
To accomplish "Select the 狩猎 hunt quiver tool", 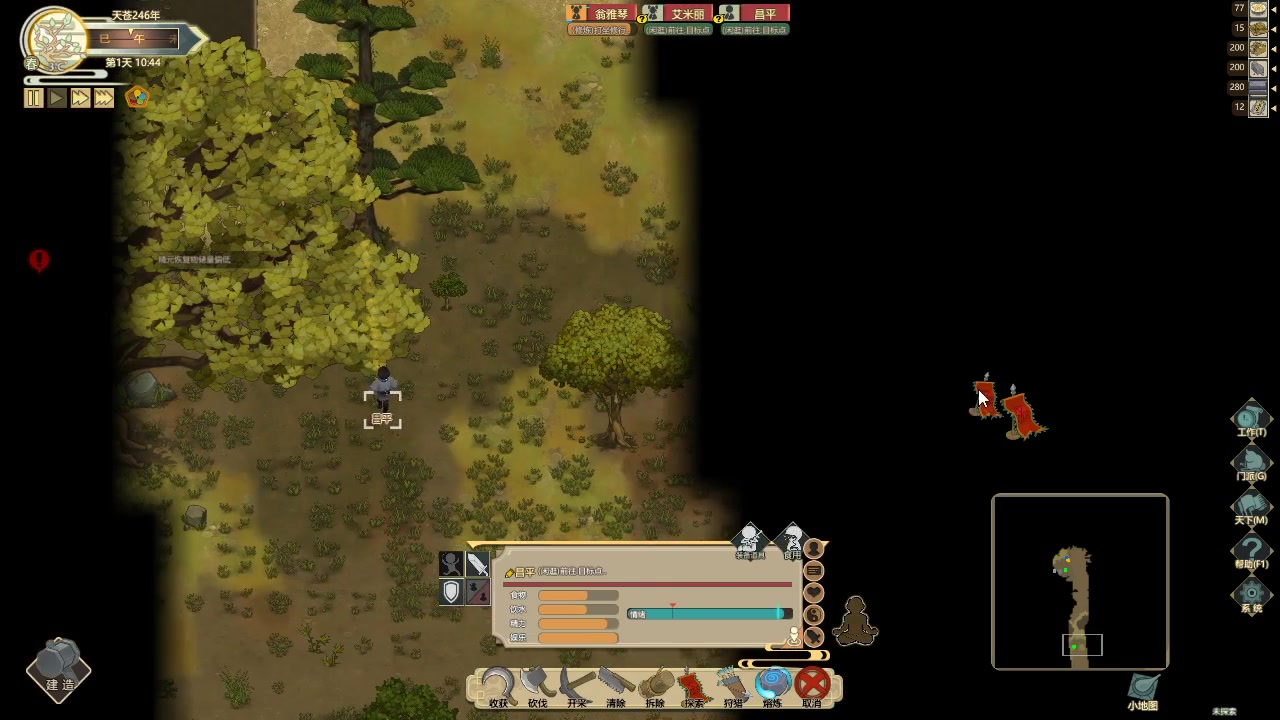I will (x=733, y=686).
